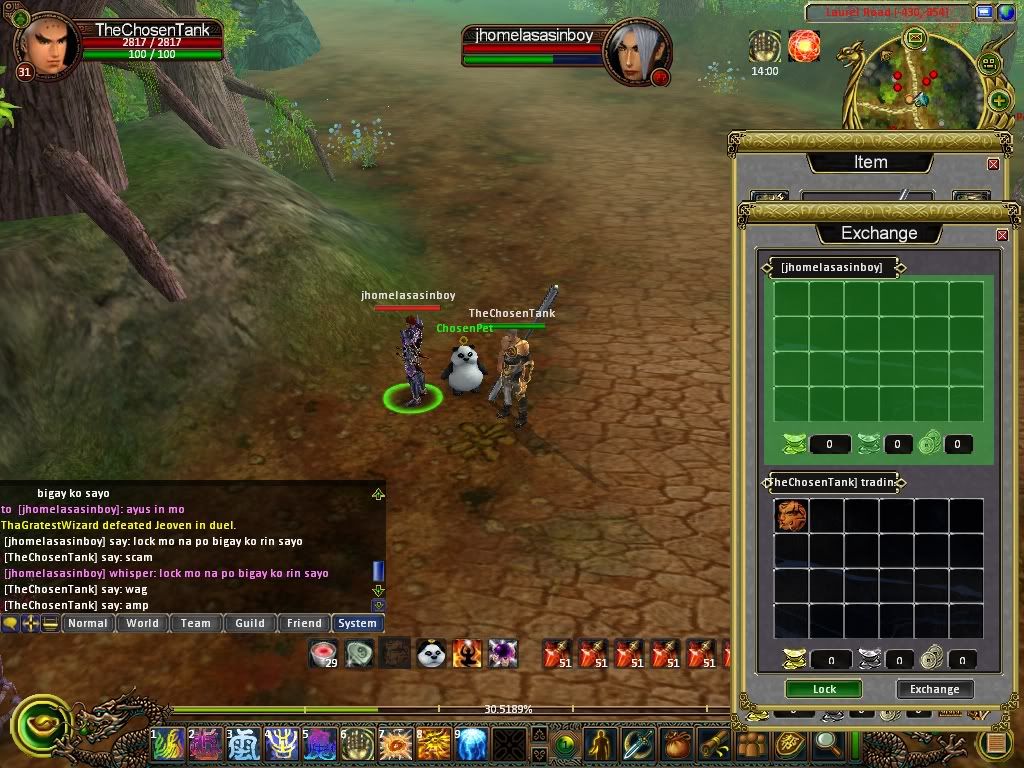Switch to the World chat tab
1024x768 pixels.
pyautogui.click(x=142, y=623)
